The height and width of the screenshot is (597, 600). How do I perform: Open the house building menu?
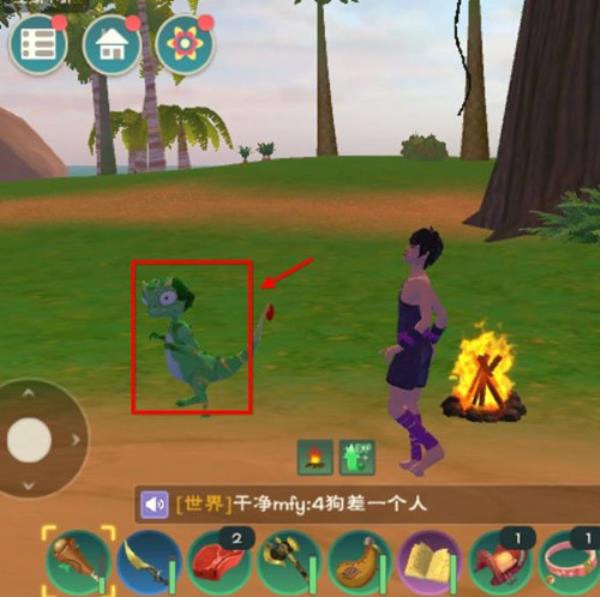pyautogui.click(x=111, y=45)
